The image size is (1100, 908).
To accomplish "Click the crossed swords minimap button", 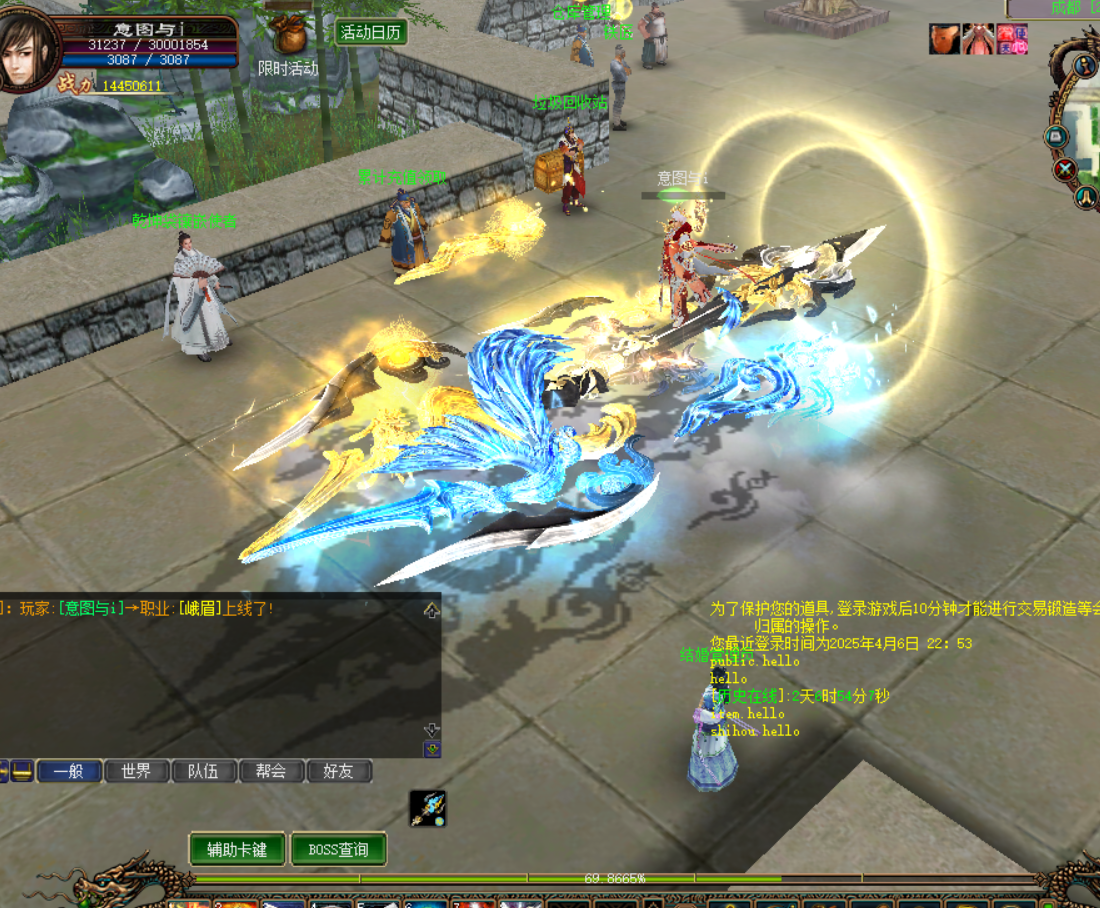I will tap(1064, 168).
